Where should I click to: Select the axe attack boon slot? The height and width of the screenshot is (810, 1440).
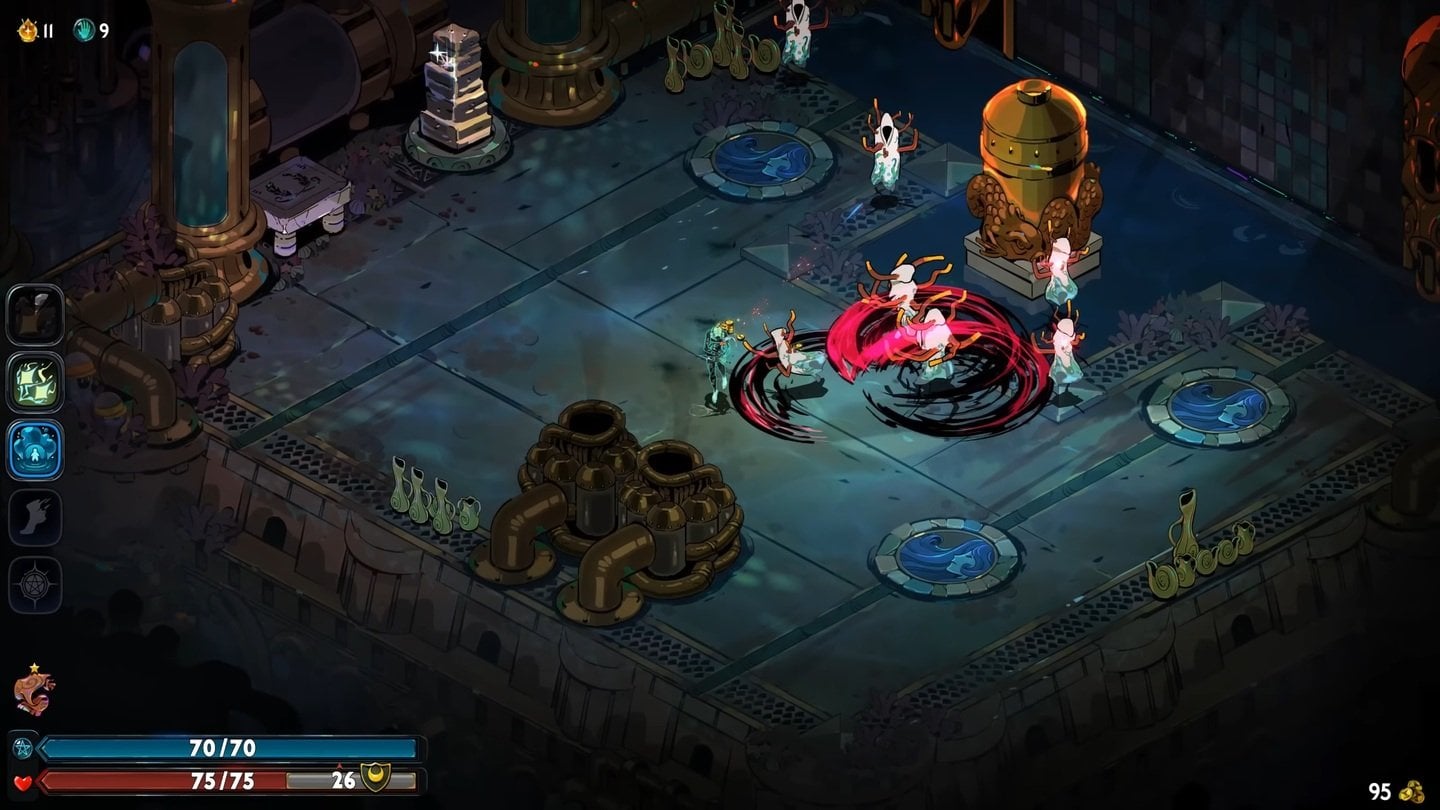35,314
